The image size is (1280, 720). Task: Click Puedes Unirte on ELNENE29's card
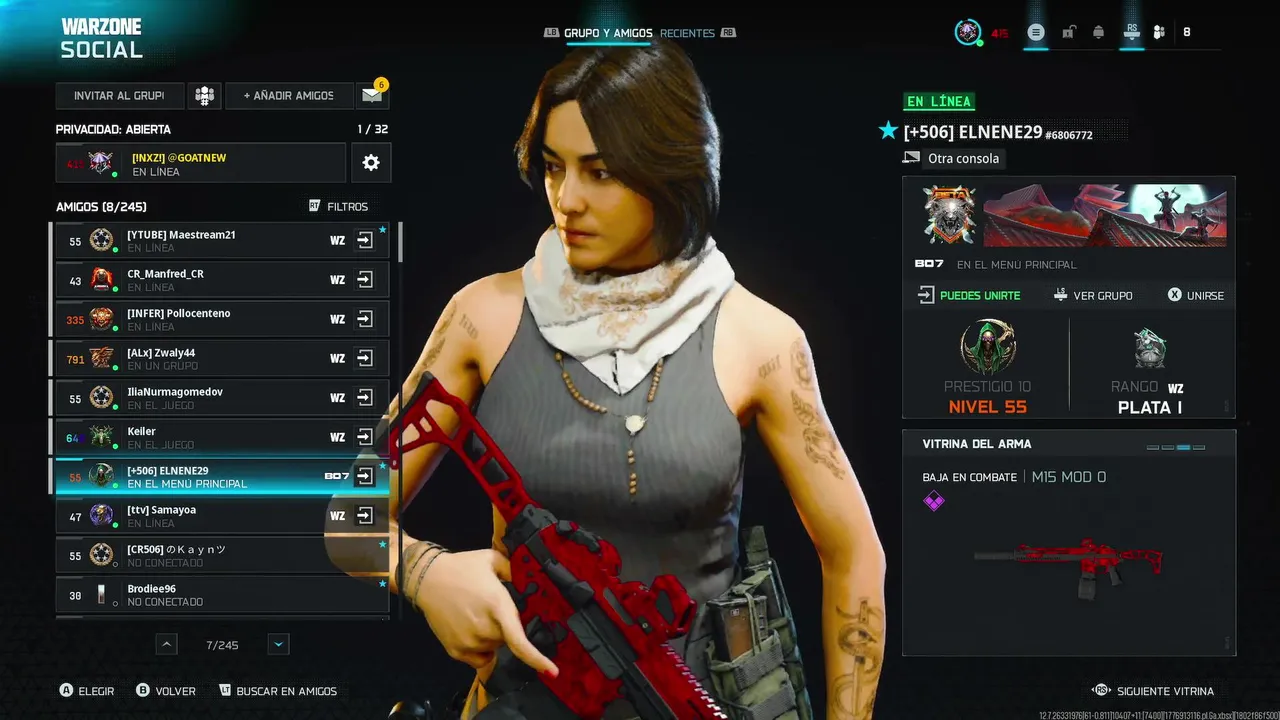[x=969, y=296]
